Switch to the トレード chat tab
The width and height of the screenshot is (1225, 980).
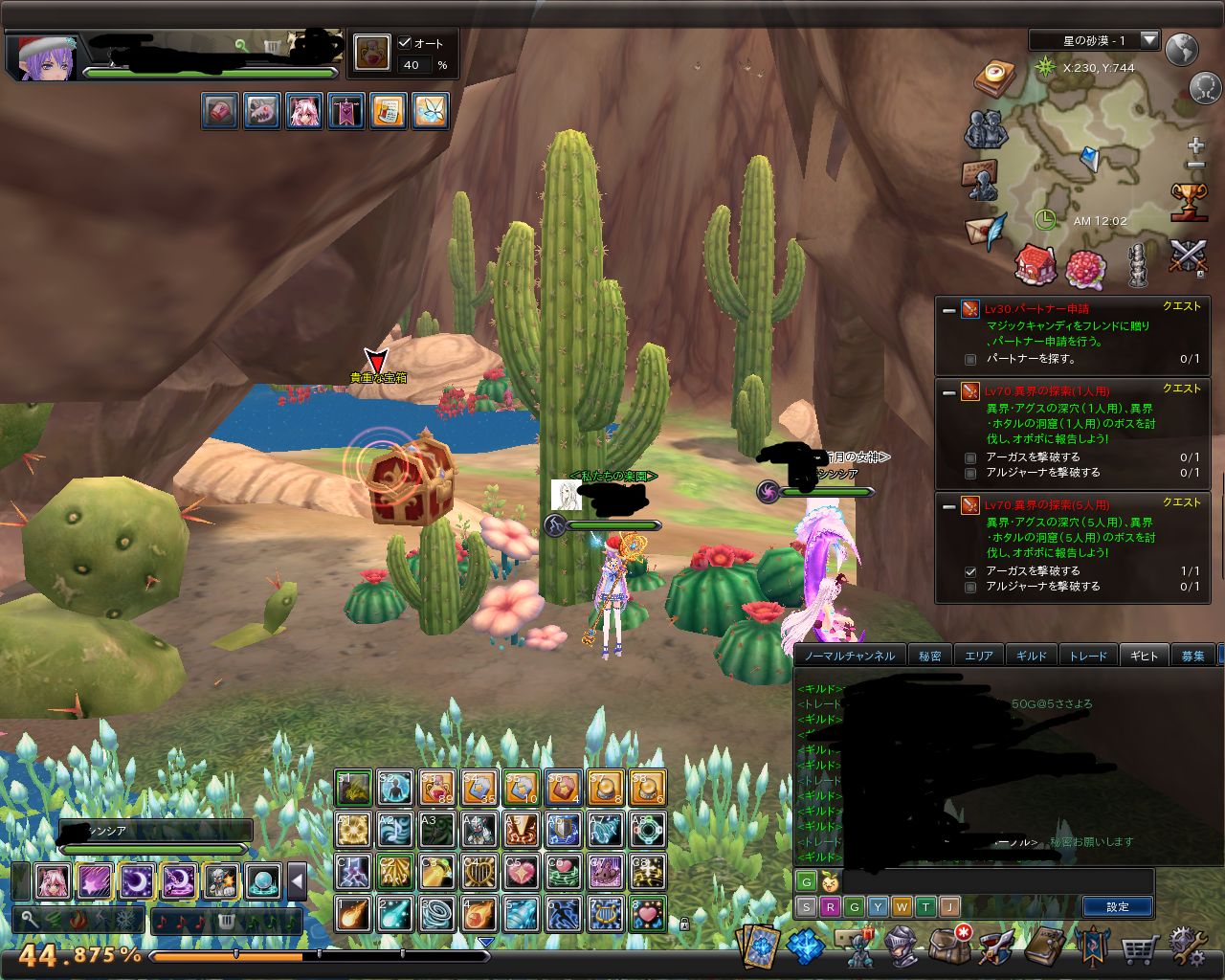[x=1087, y=656]
